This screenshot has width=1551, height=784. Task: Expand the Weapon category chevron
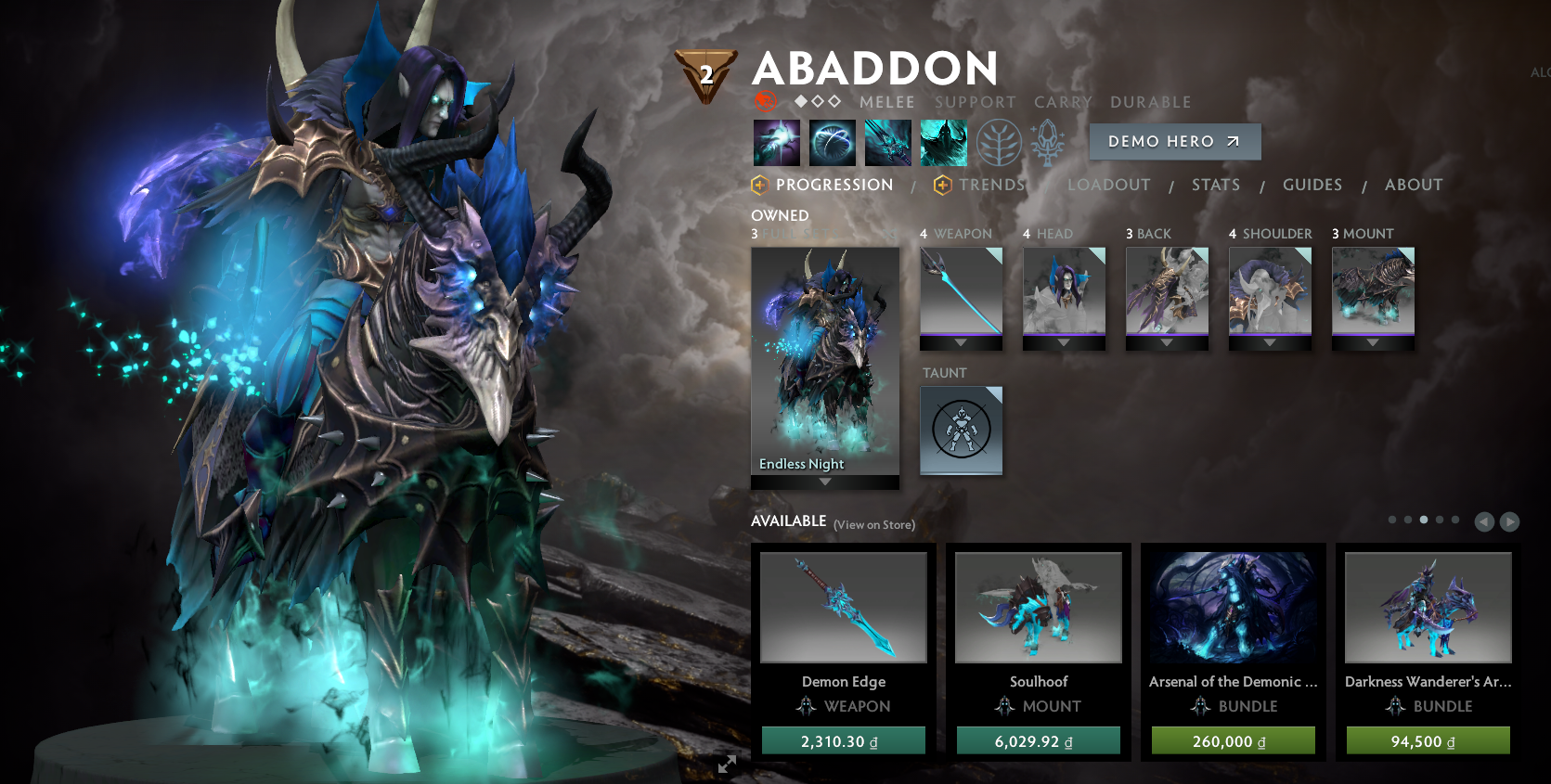[961, 341]
